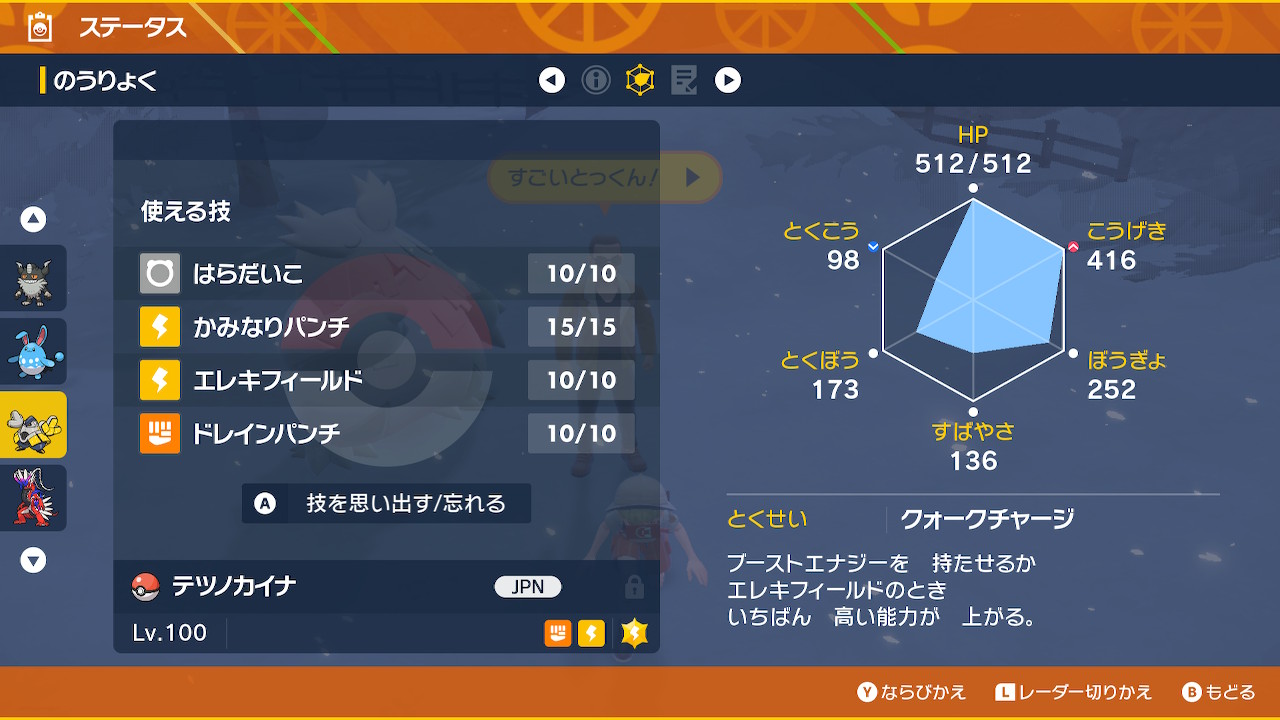Click the Electric-type icon beside かみなりパンチ
Image resolution: width=1280 pixels, height=720 pixels.
(x=160, y=326)
